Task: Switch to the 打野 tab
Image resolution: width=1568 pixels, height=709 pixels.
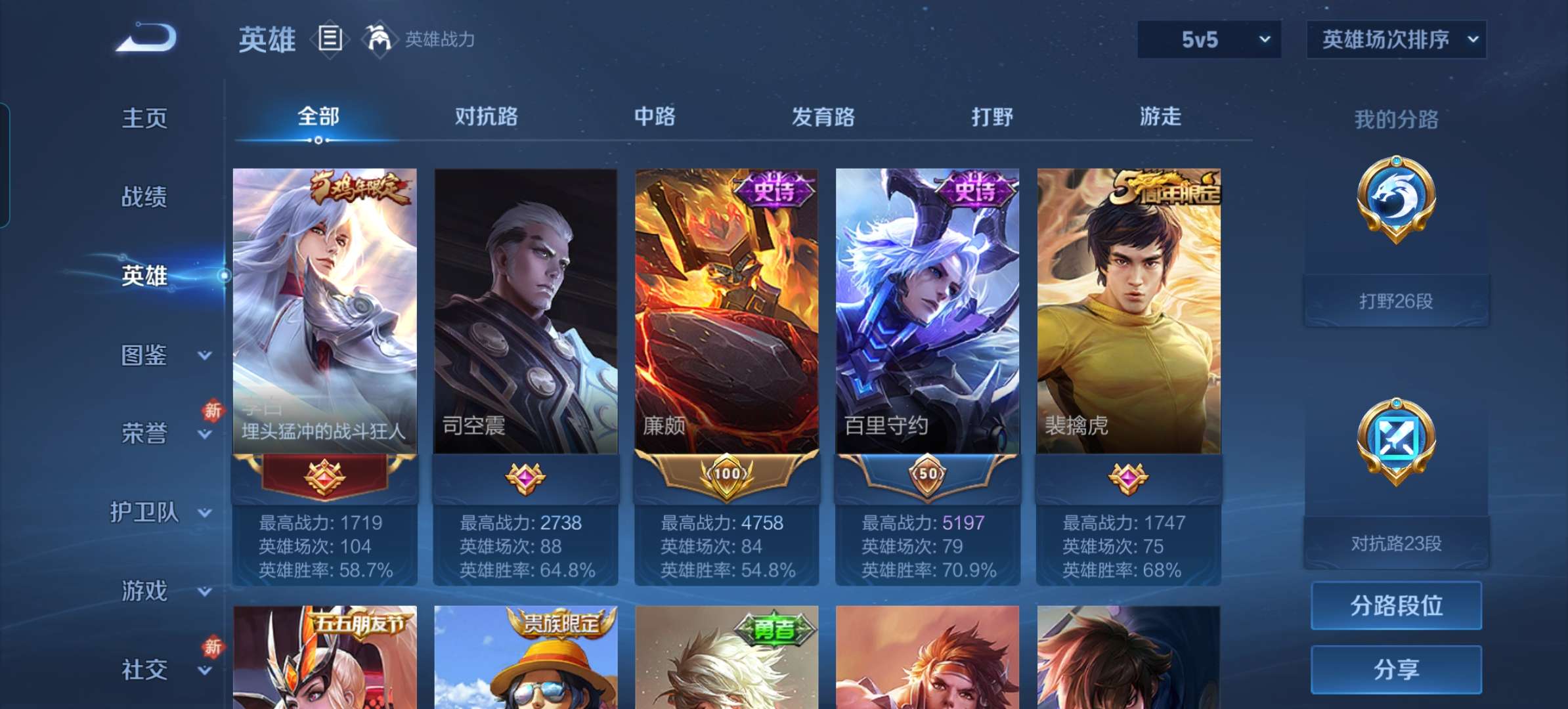Action: [992, 117]
